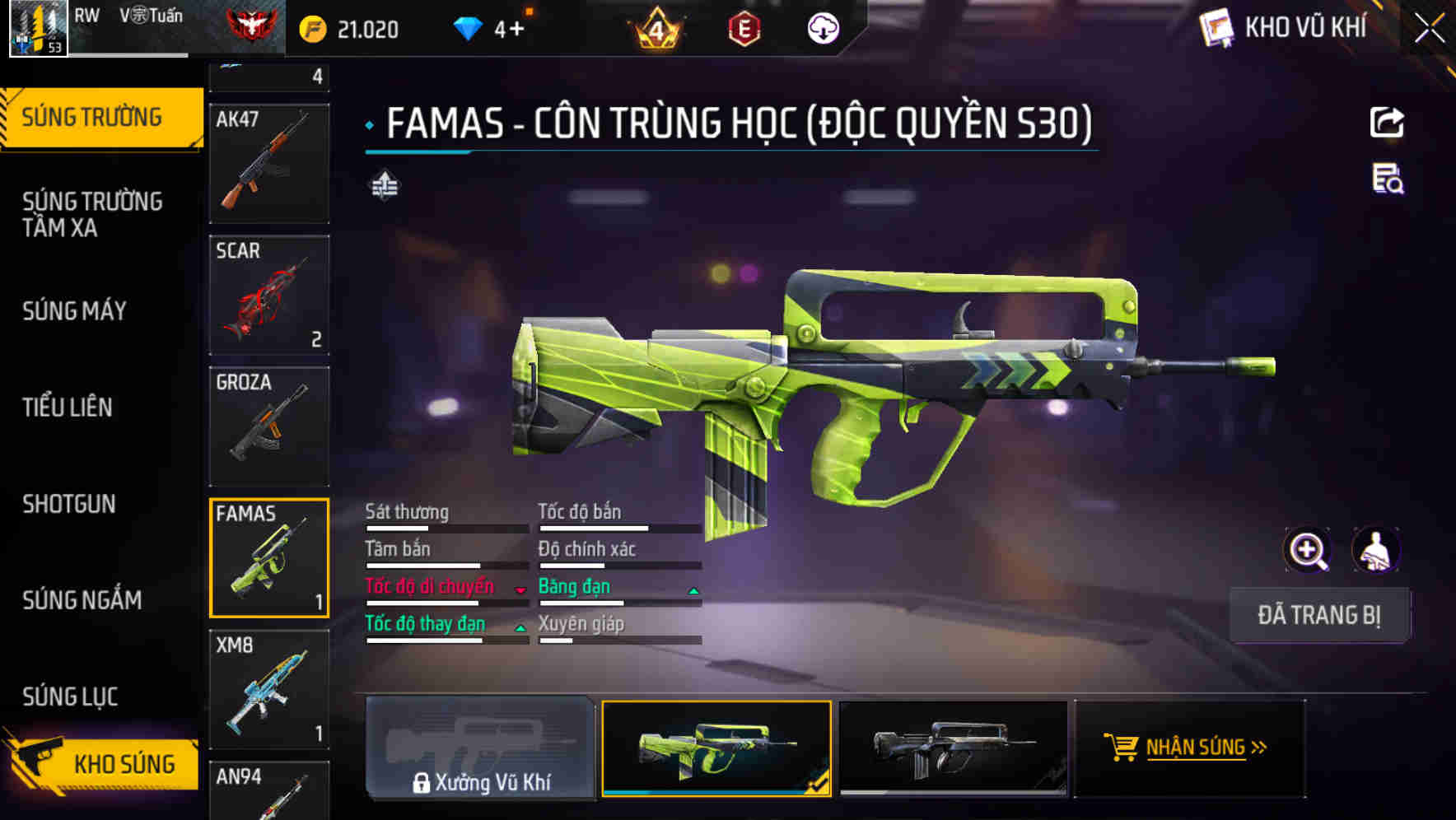Select the AK47 weapon tile
This screenshot has height=820, width=1456.
click(269, 163)
